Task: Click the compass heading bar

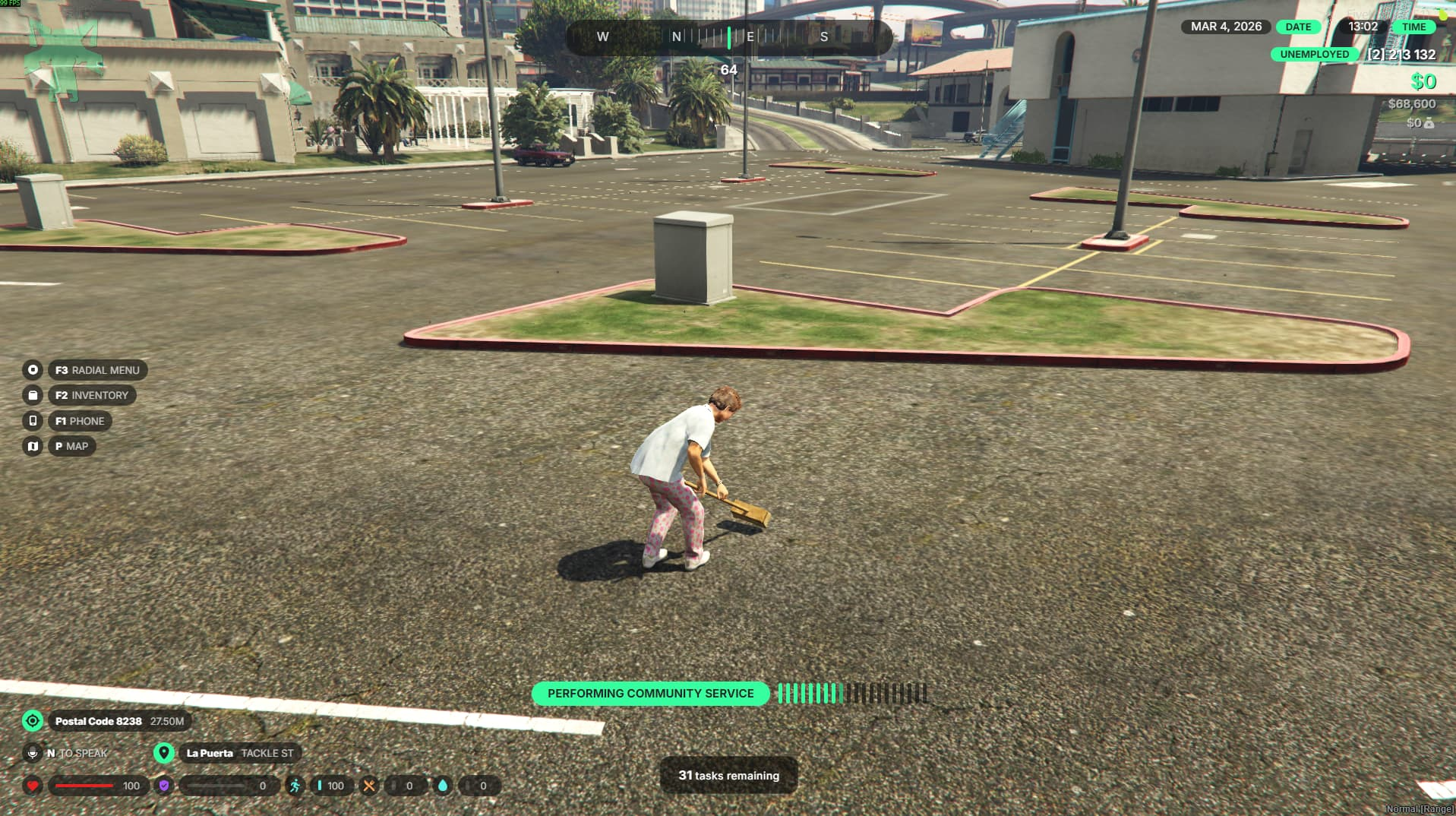Action: (728, 36)
